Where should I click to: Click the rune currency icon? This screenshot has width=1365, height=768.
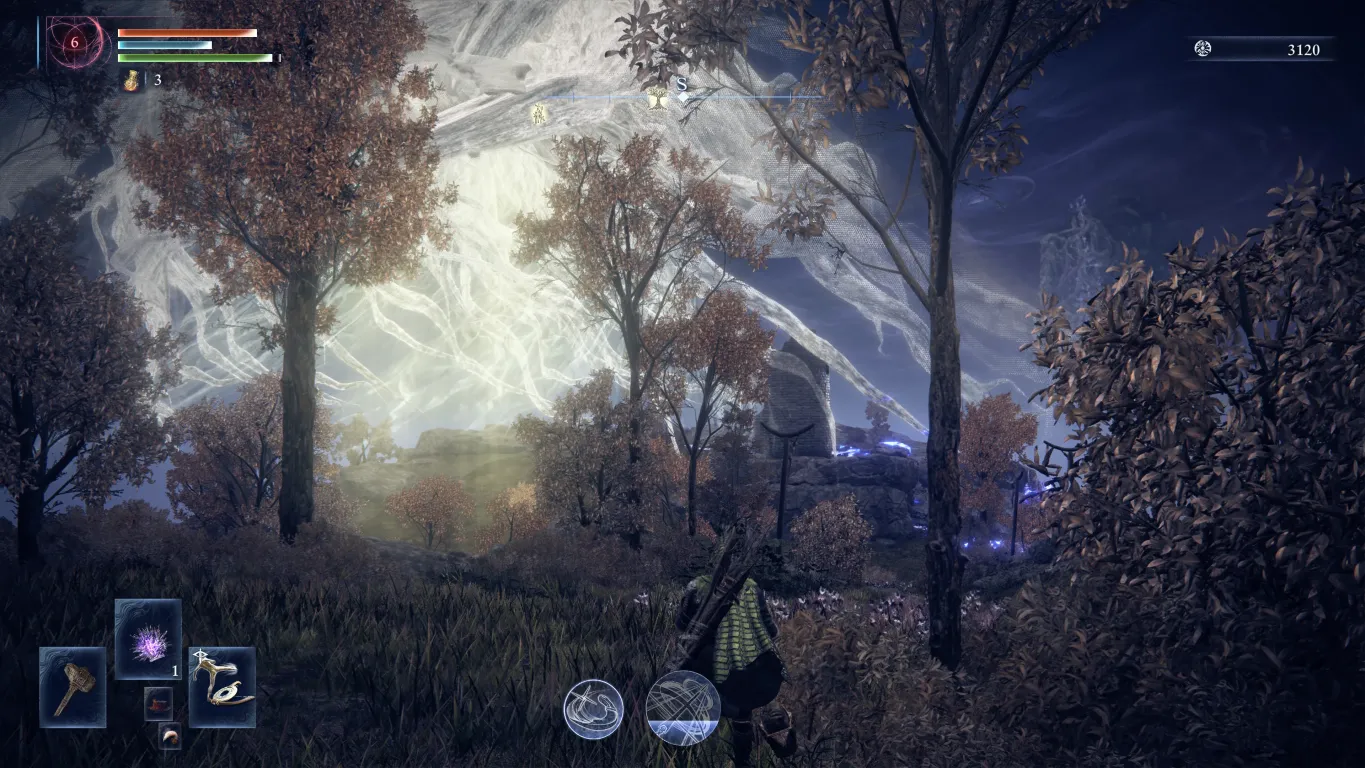click(x=1203, y=49)
